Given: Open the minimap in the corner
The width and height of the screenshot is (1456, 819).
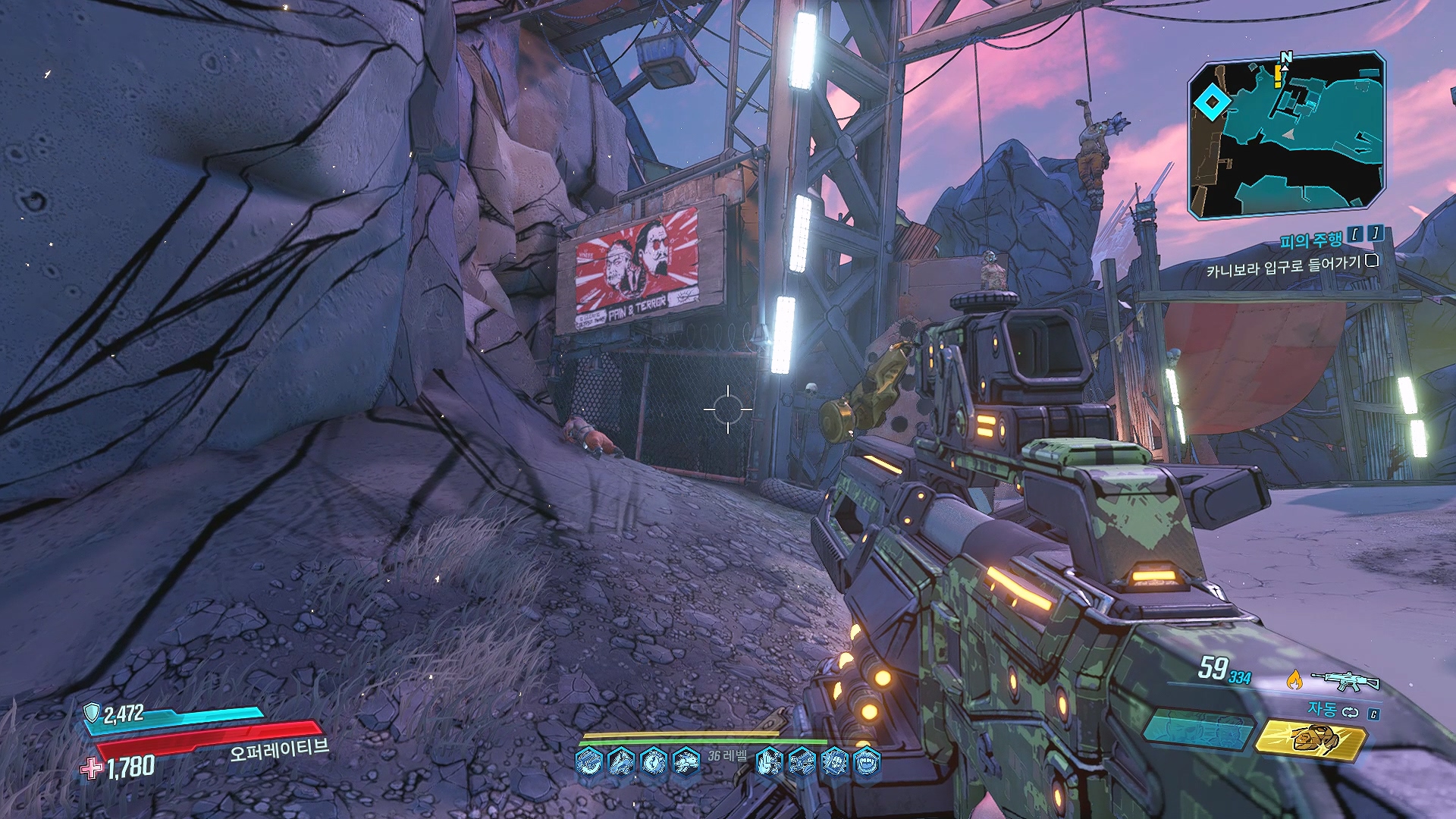Looking at the screenshot, I should (x=1286, y=135).
